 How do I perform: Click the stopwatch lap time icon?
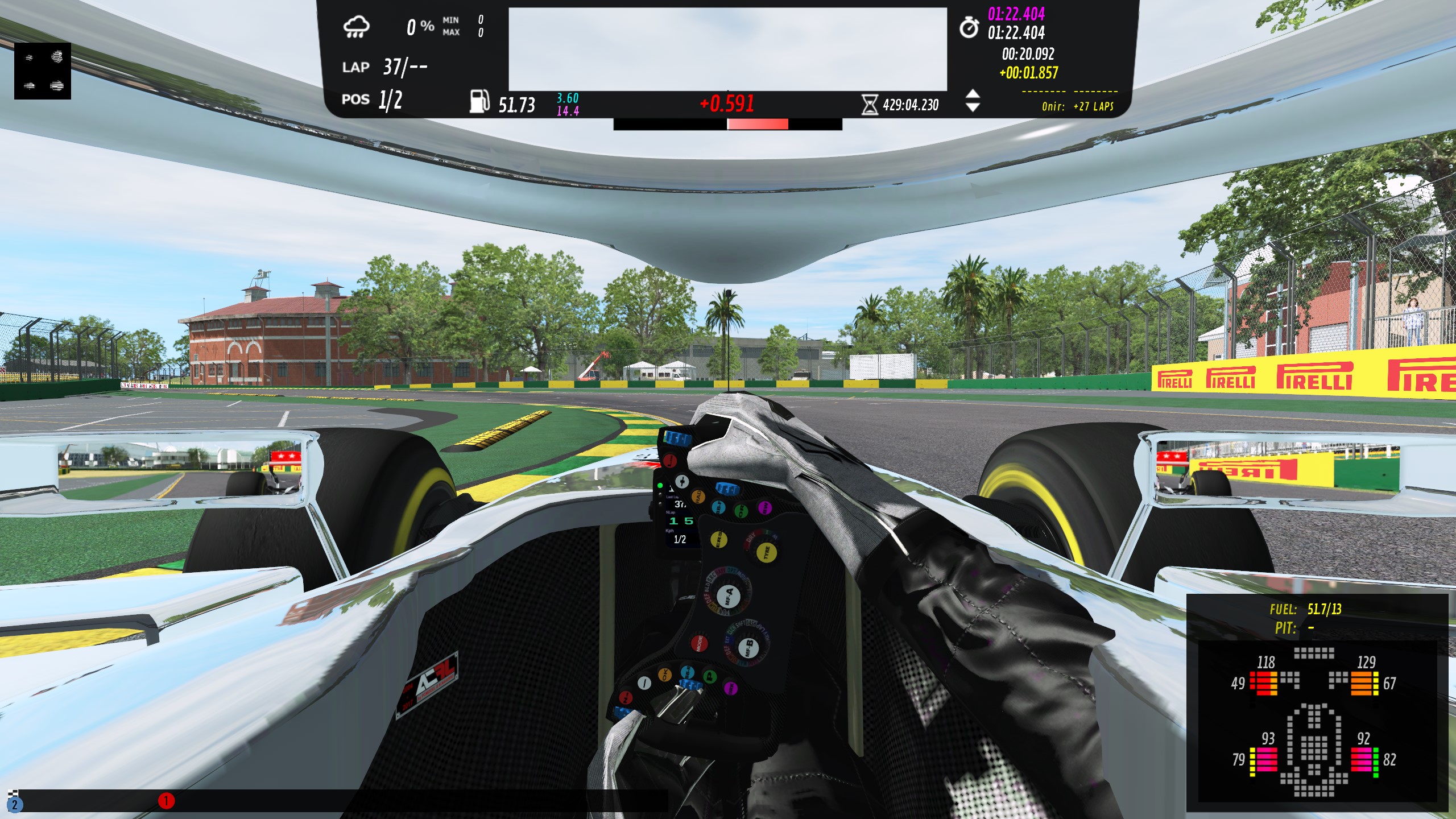coord(969,27)
